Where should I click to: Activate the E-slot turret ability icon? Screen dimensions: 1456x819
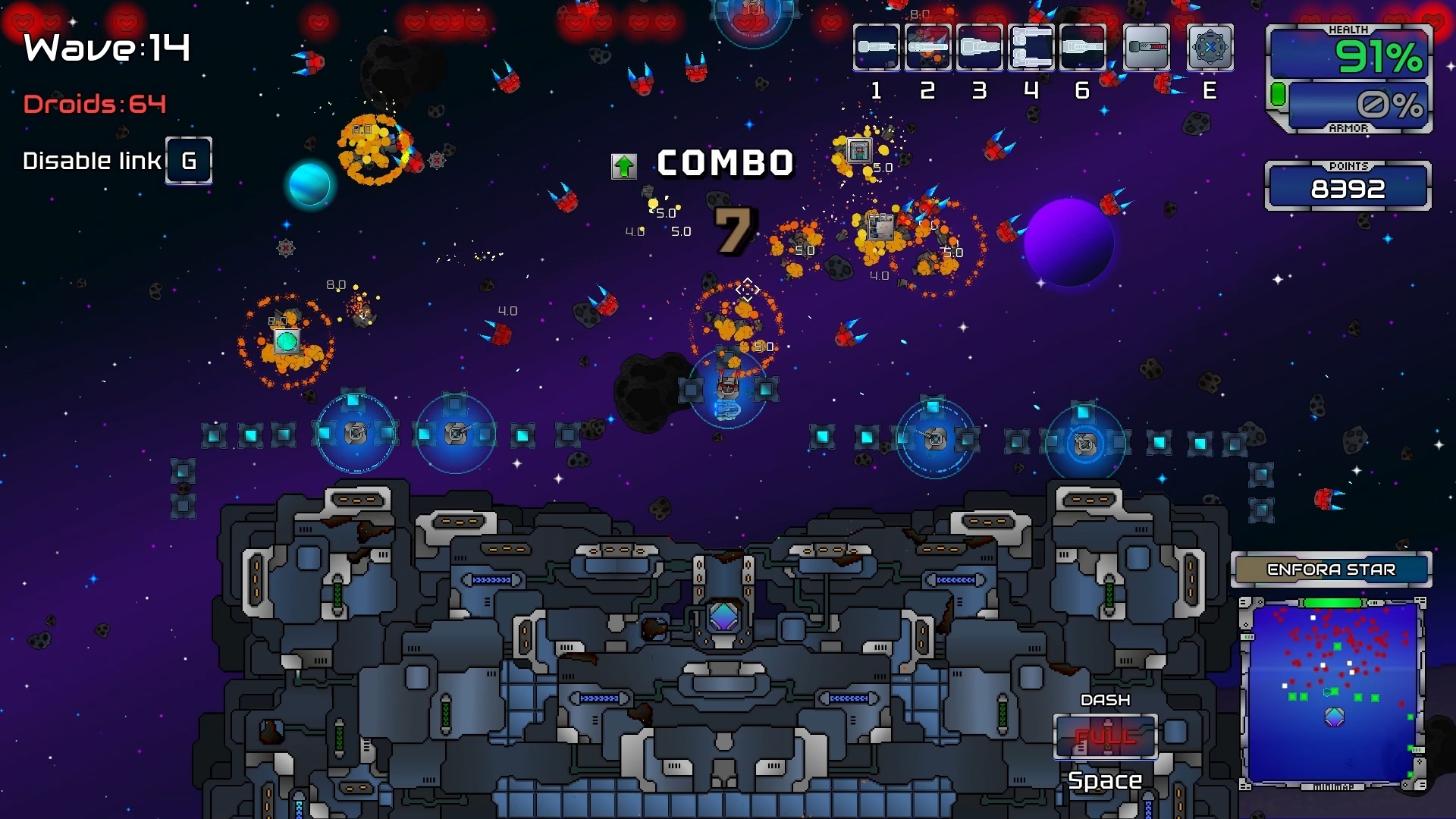1210,47
